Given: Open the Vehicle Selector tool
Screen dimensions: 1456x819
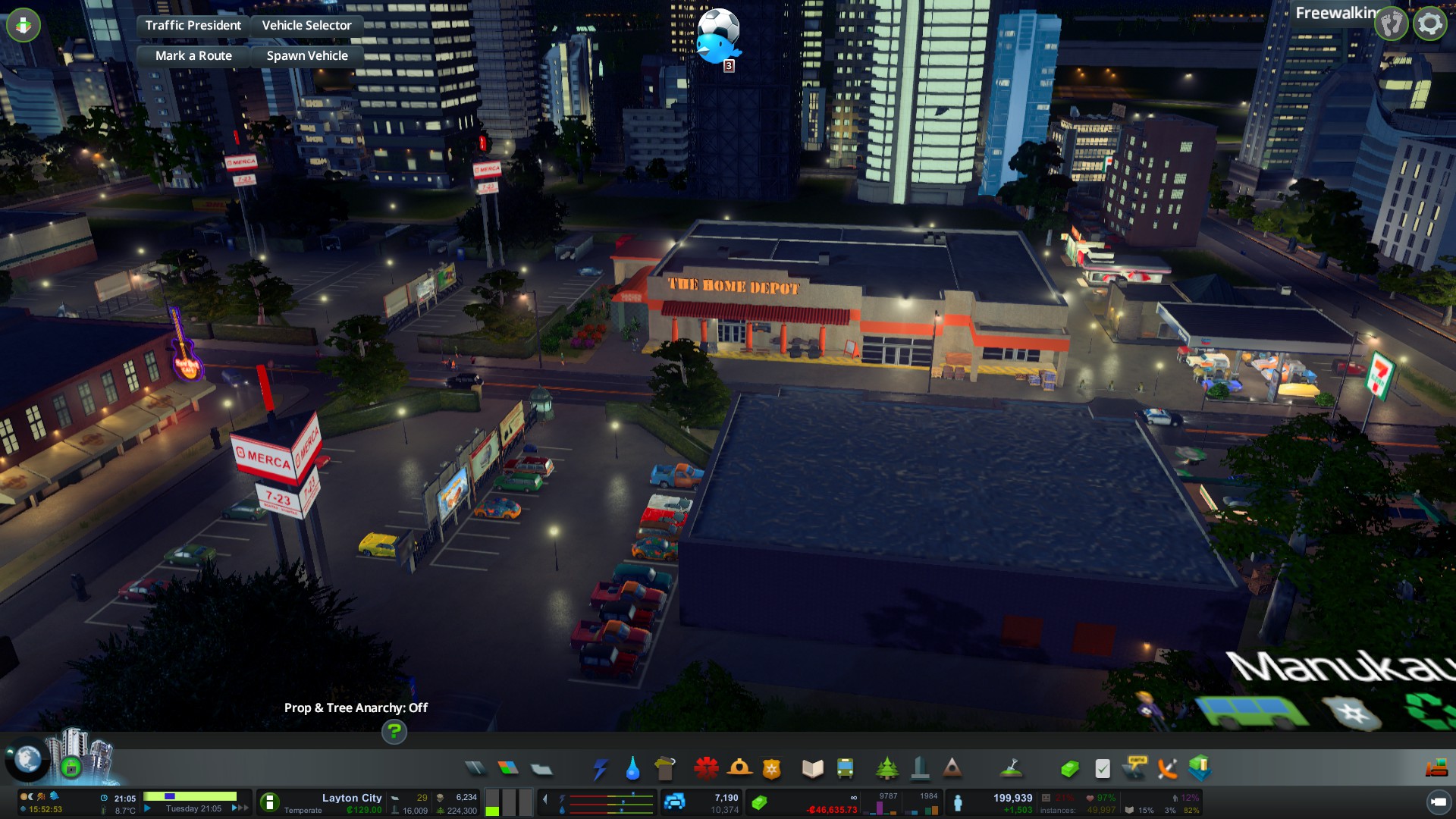Looking at the screenshot, I should coord(306,25).
